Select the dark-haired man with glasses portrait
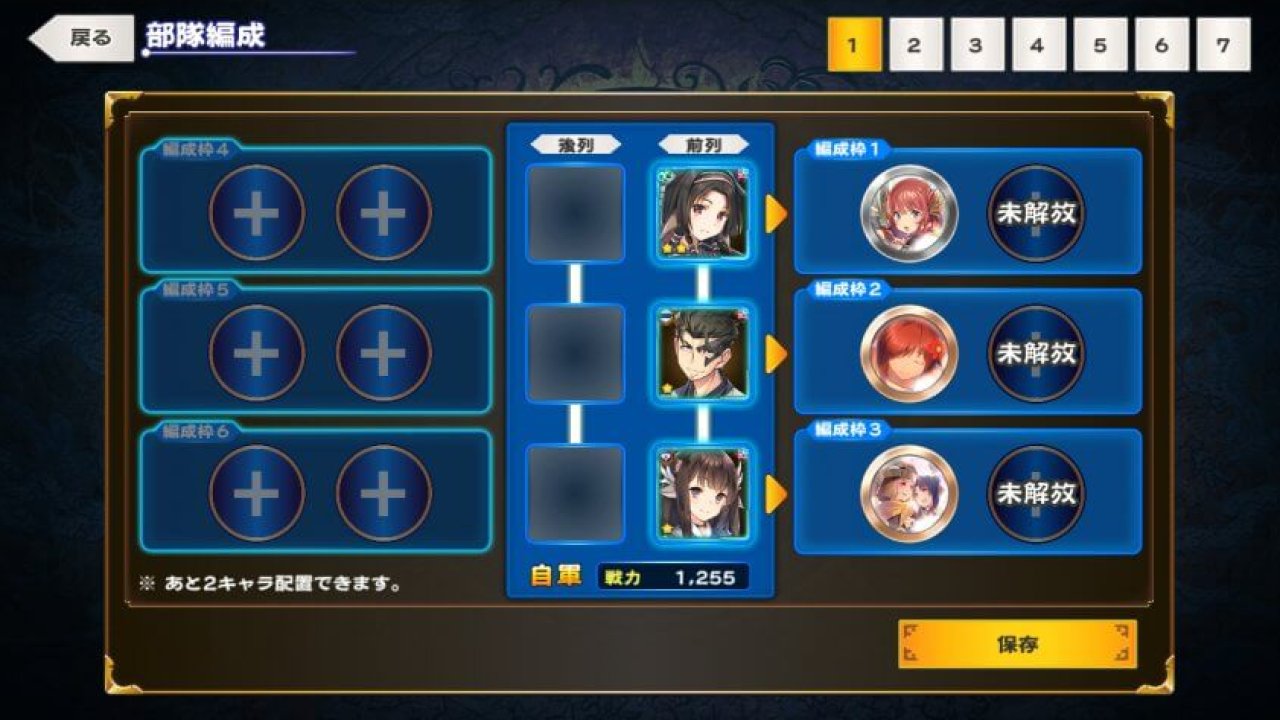Image resolution: width=1280 pixels, height=720 pixels. (x=703, y=353)
